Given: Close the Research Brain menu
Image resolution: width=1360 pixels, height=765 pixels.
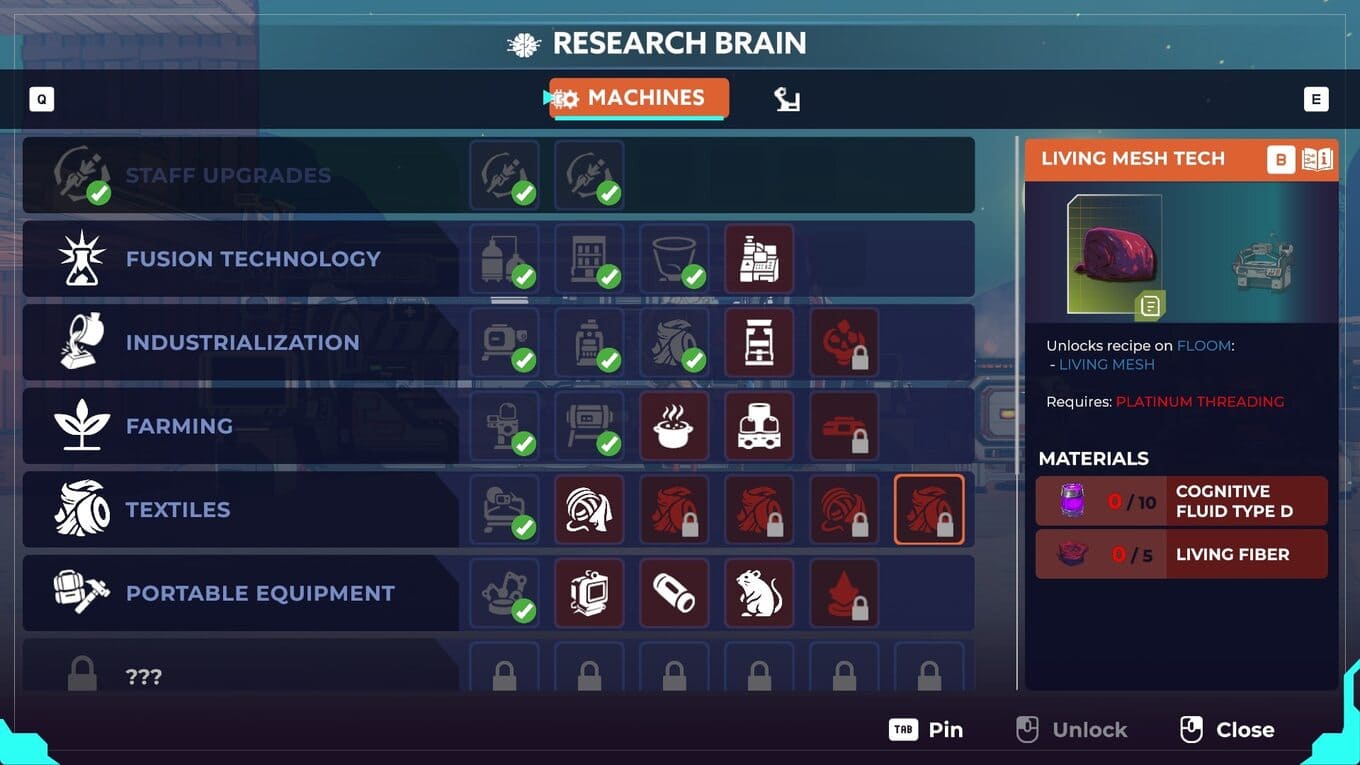Looking at the screenshot, I should [1228, 730].
